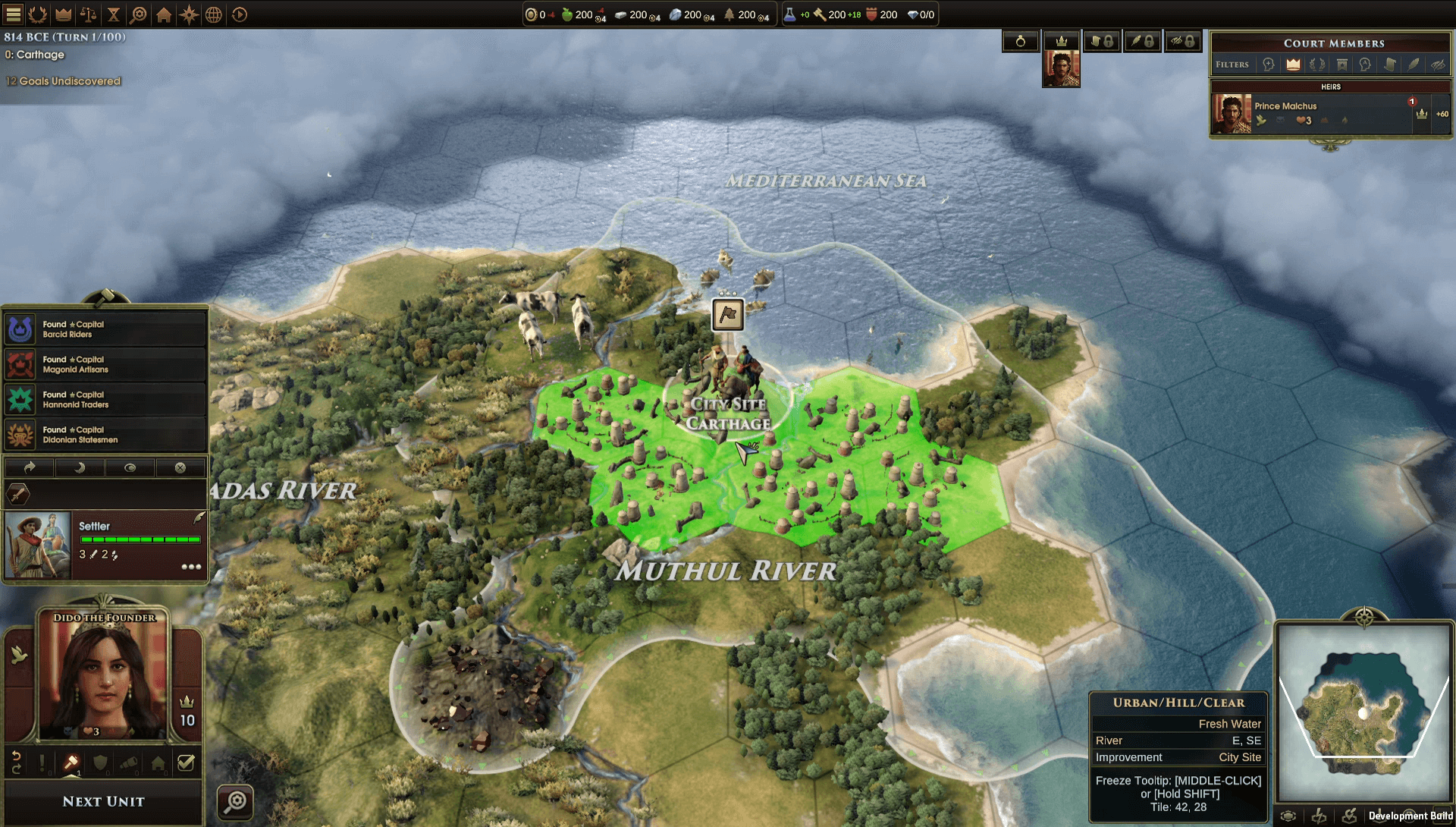Select Didonian Statesmen family for capital
This screenshot has width=1456, height=827.
tap(105, 435)
